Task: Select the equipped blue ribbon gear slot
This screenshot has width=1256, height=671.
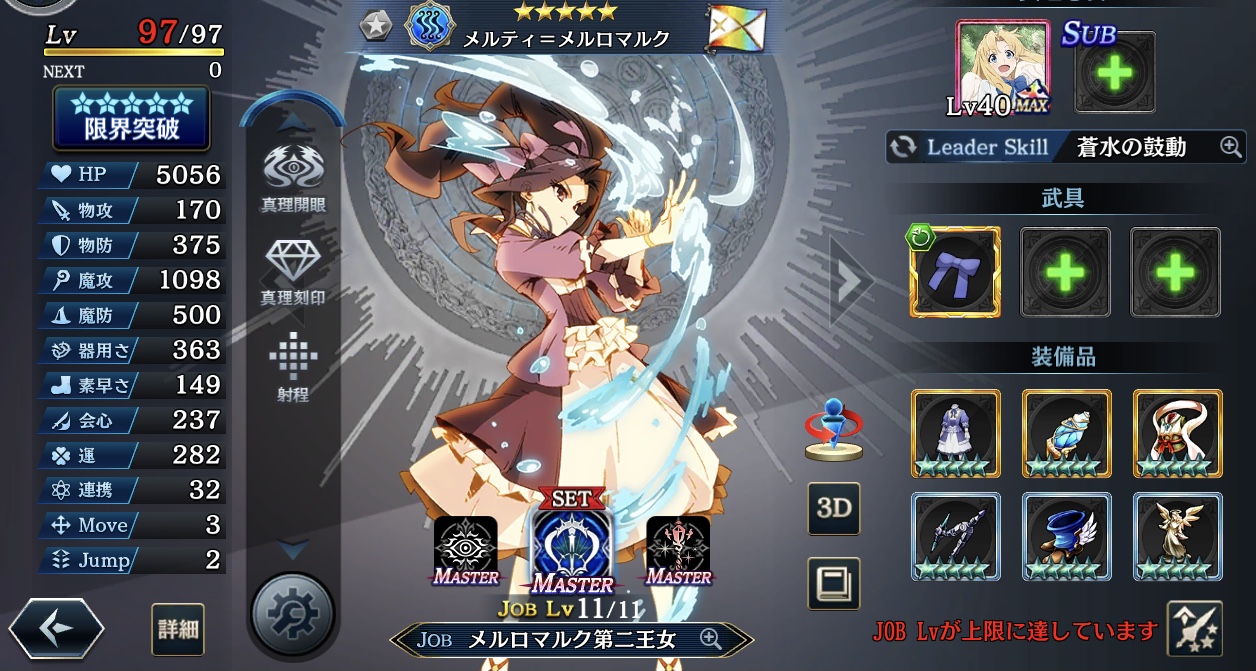Action: 954,272
